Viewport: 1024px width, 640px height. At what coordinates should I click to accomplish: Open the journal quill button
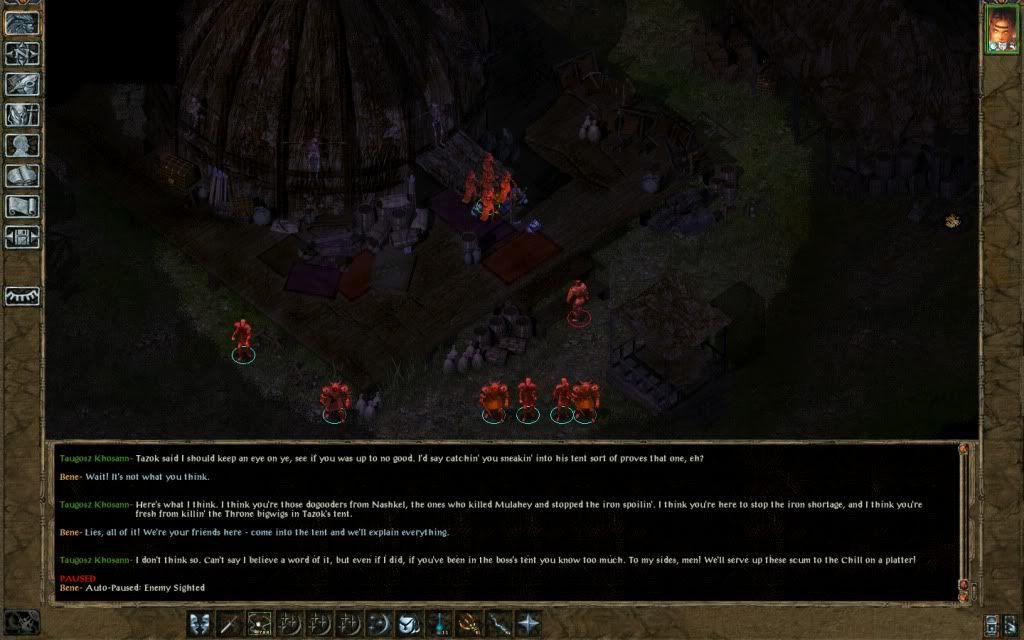pos(22,84)
